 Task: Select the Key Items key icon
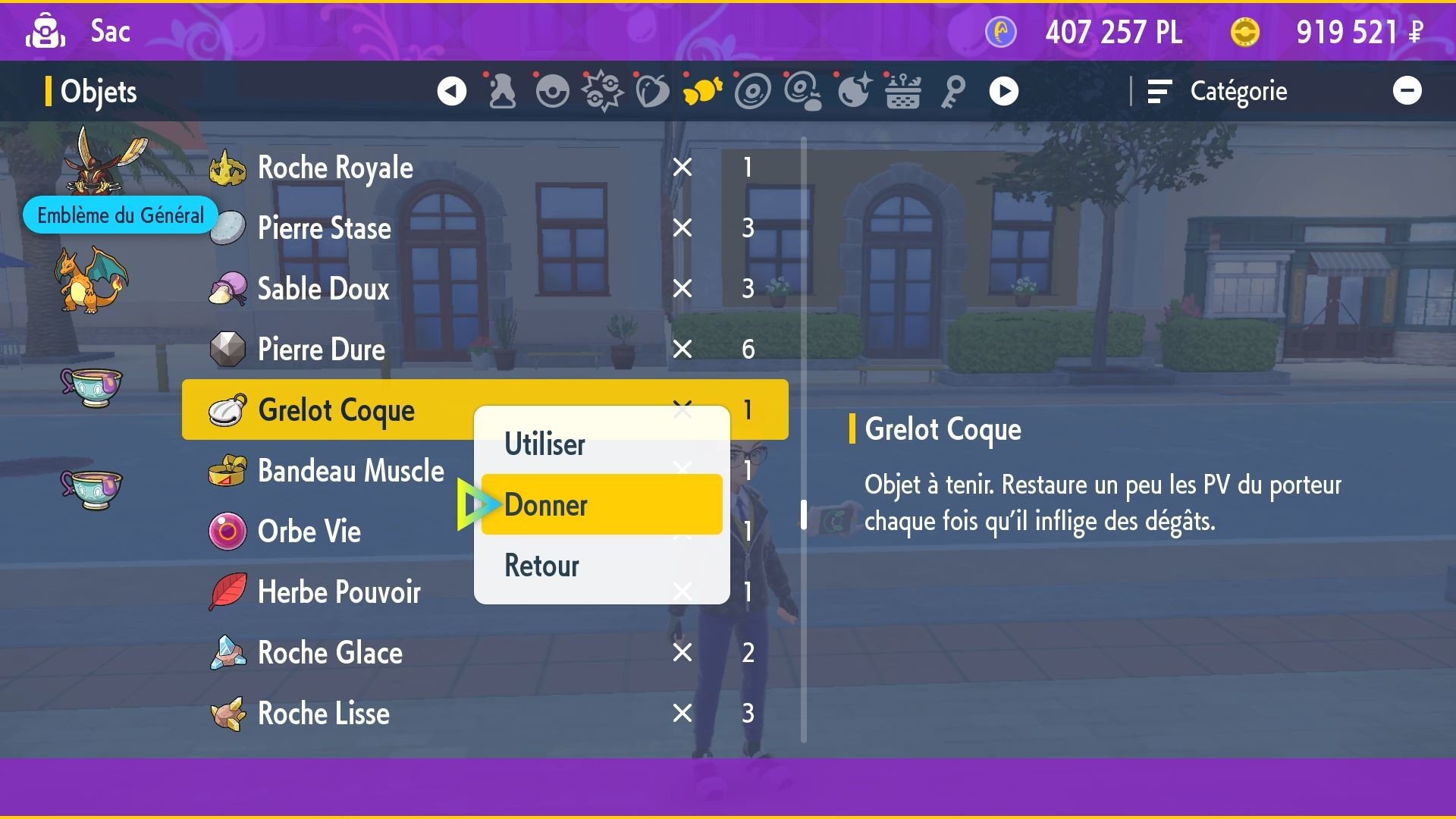tap(952, 91)
